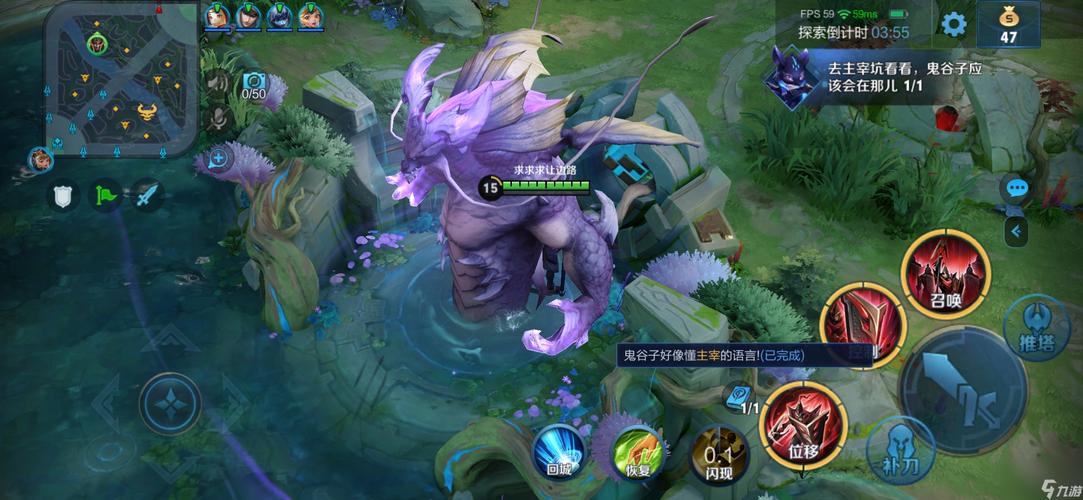Use the 回城 recall ability
The width and height of the screenshot is (1083, 500).
pos(560,450)
